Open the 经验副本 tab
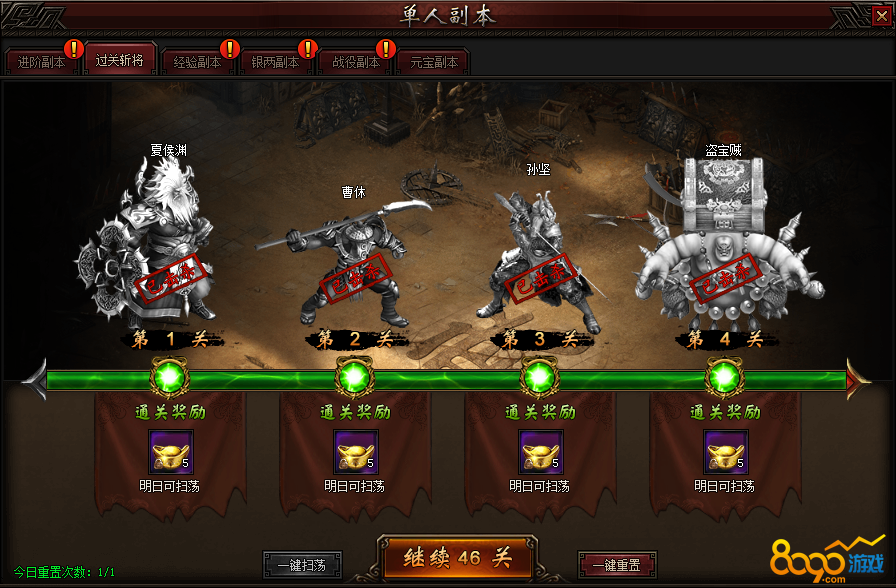 [197, 62]
